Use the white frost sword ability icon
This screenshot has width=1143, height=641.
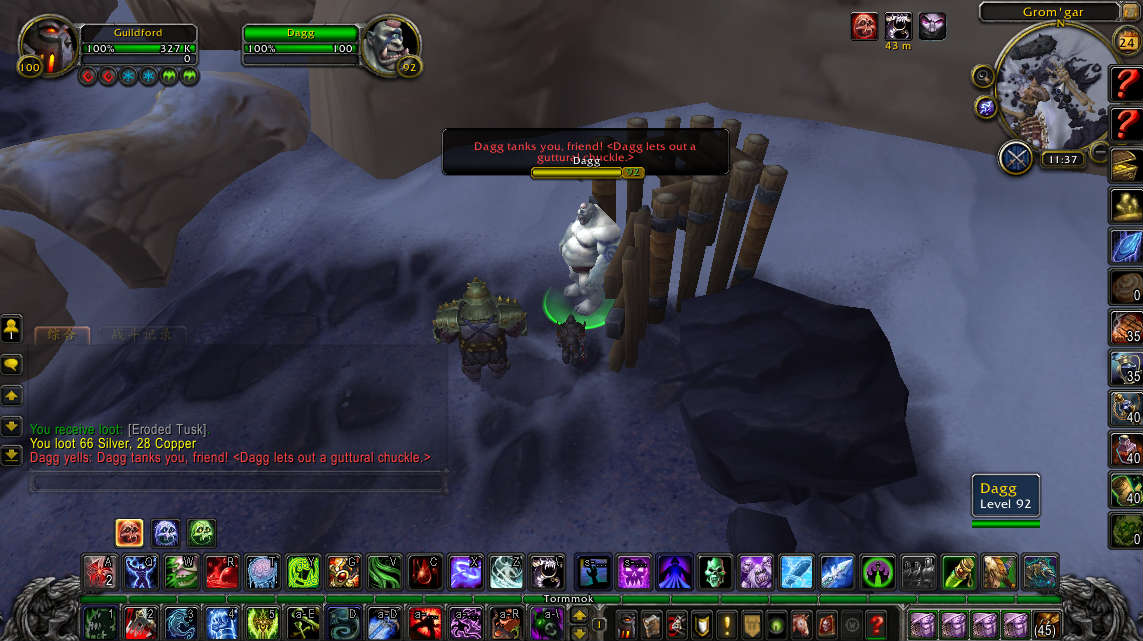837,572
